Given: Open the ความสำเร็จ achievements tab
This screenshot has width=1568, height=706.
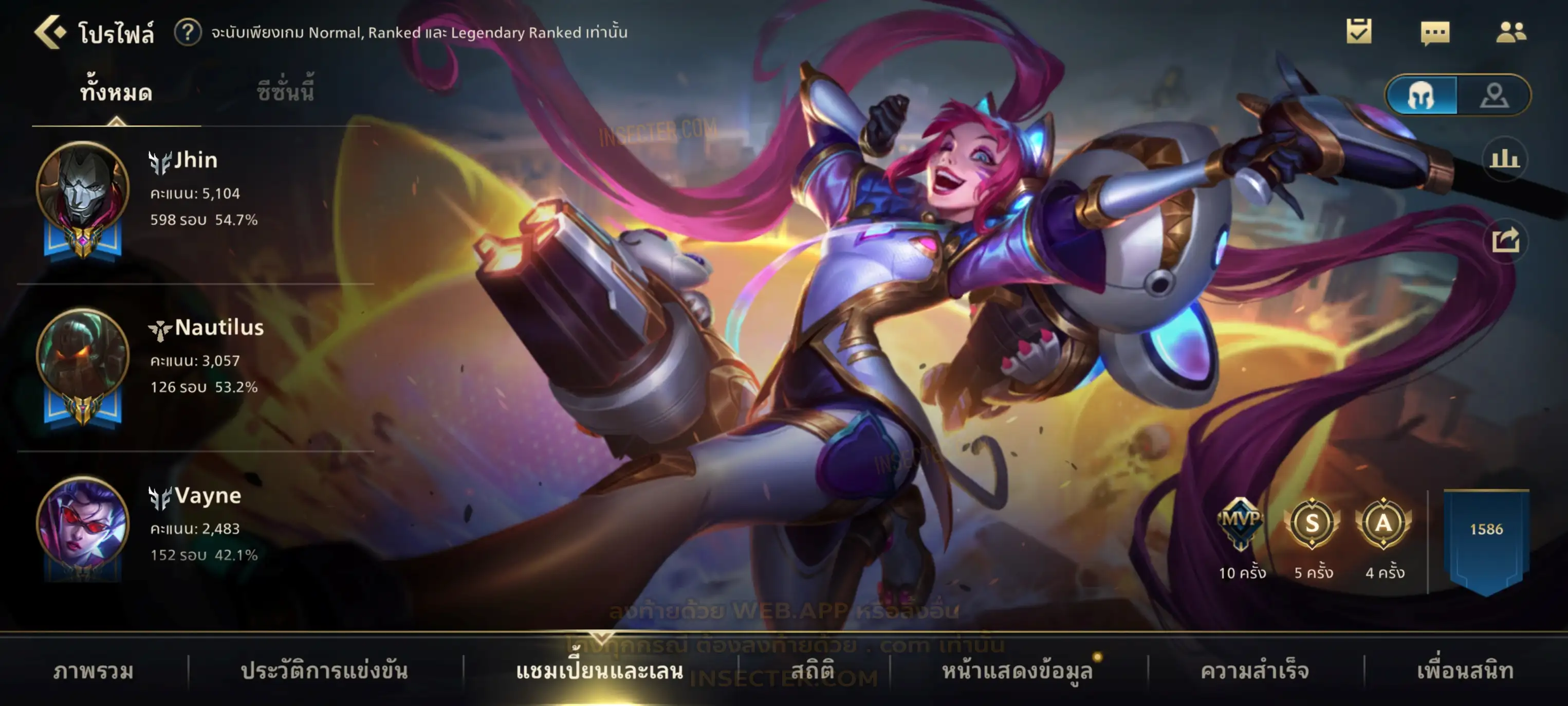Looking at the screenshot, I should click(x=1255, y=671).
